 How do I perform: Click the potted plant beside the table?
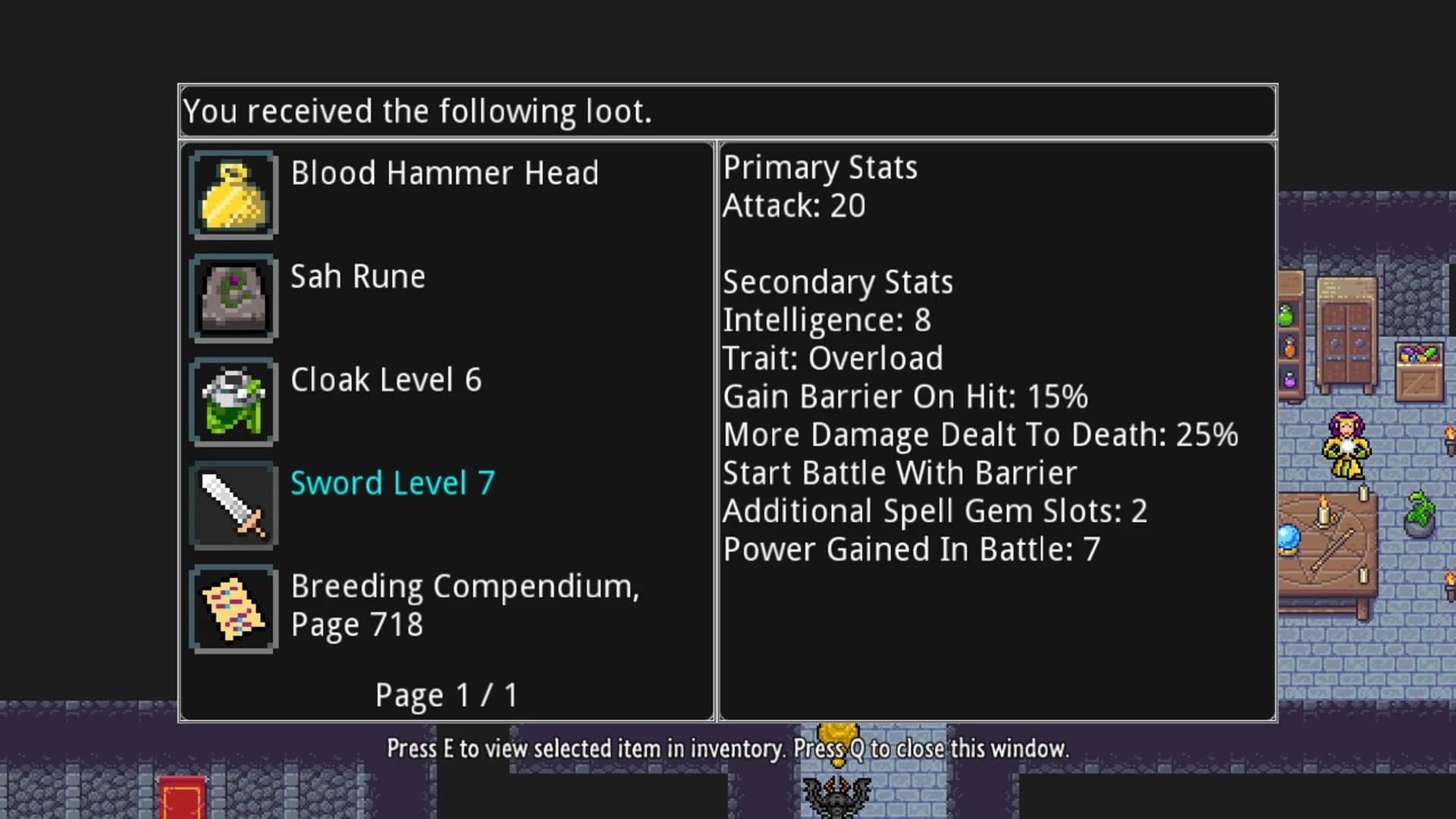1418,513
